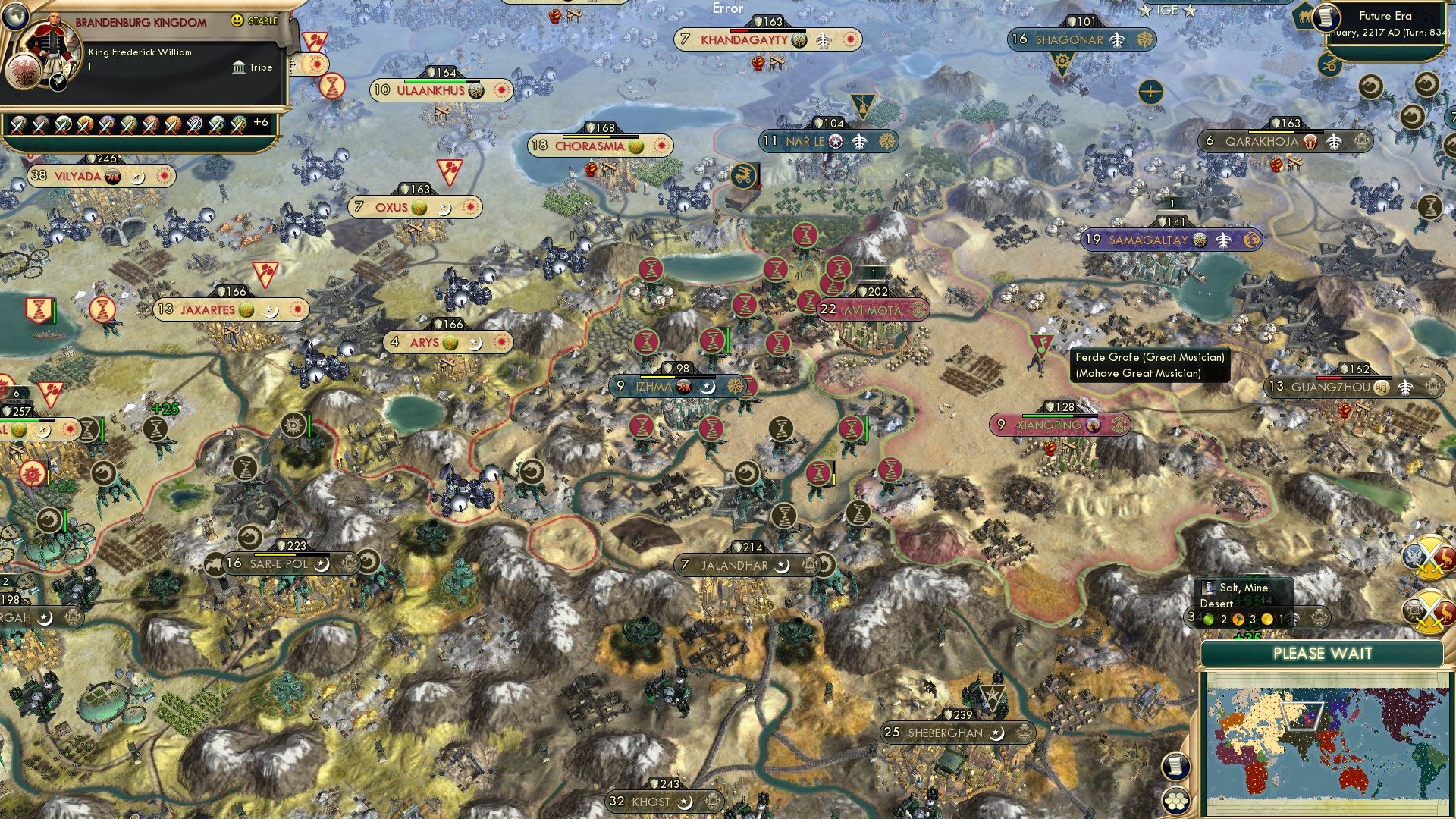Click the trade caravan icon below Nar Le
Screen dimensions: 1456x819
pyautogui.click(x=745, y=176)
